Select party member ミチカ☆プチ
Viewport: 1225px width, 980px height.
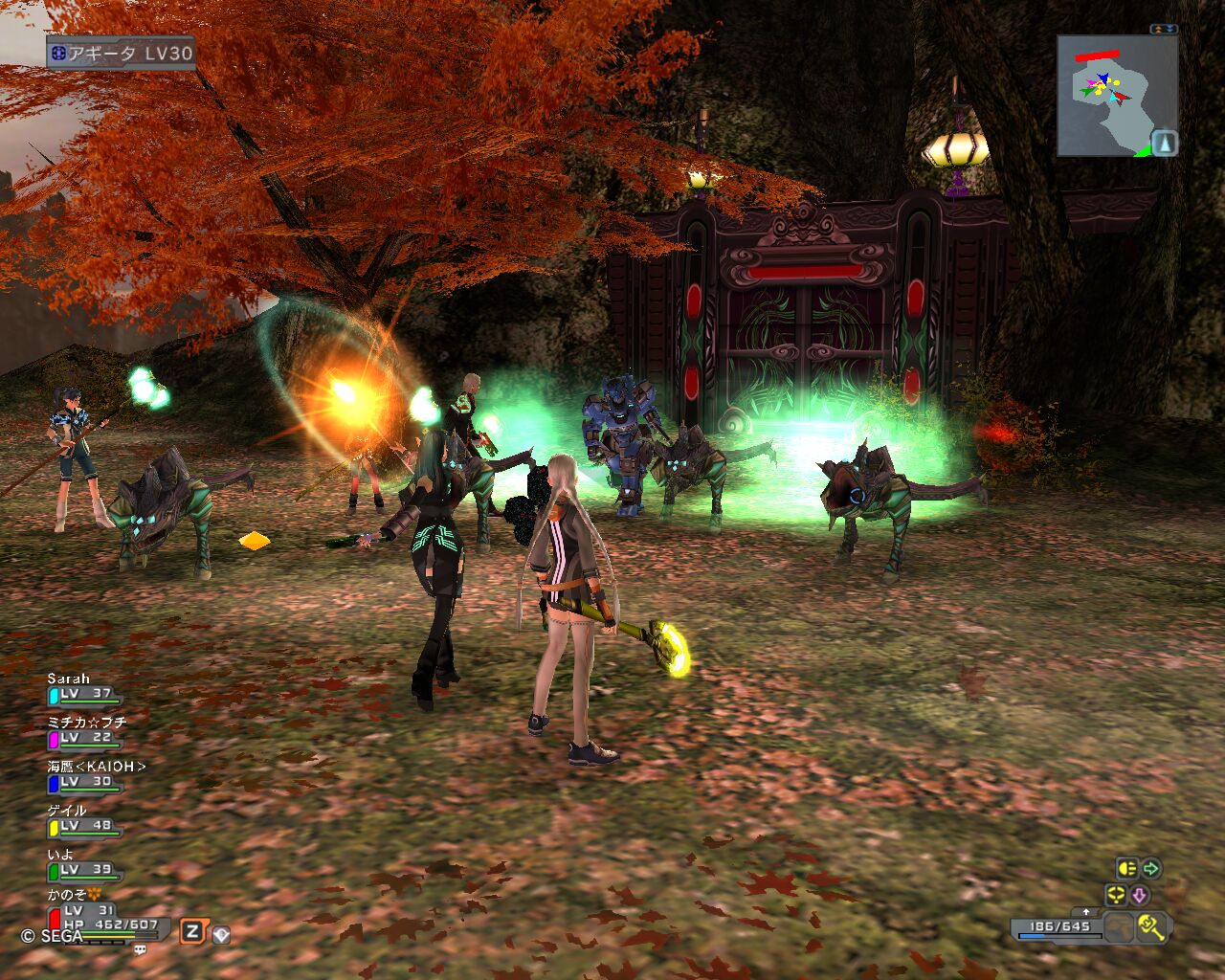pyautogui.click(x=84, y=733)
